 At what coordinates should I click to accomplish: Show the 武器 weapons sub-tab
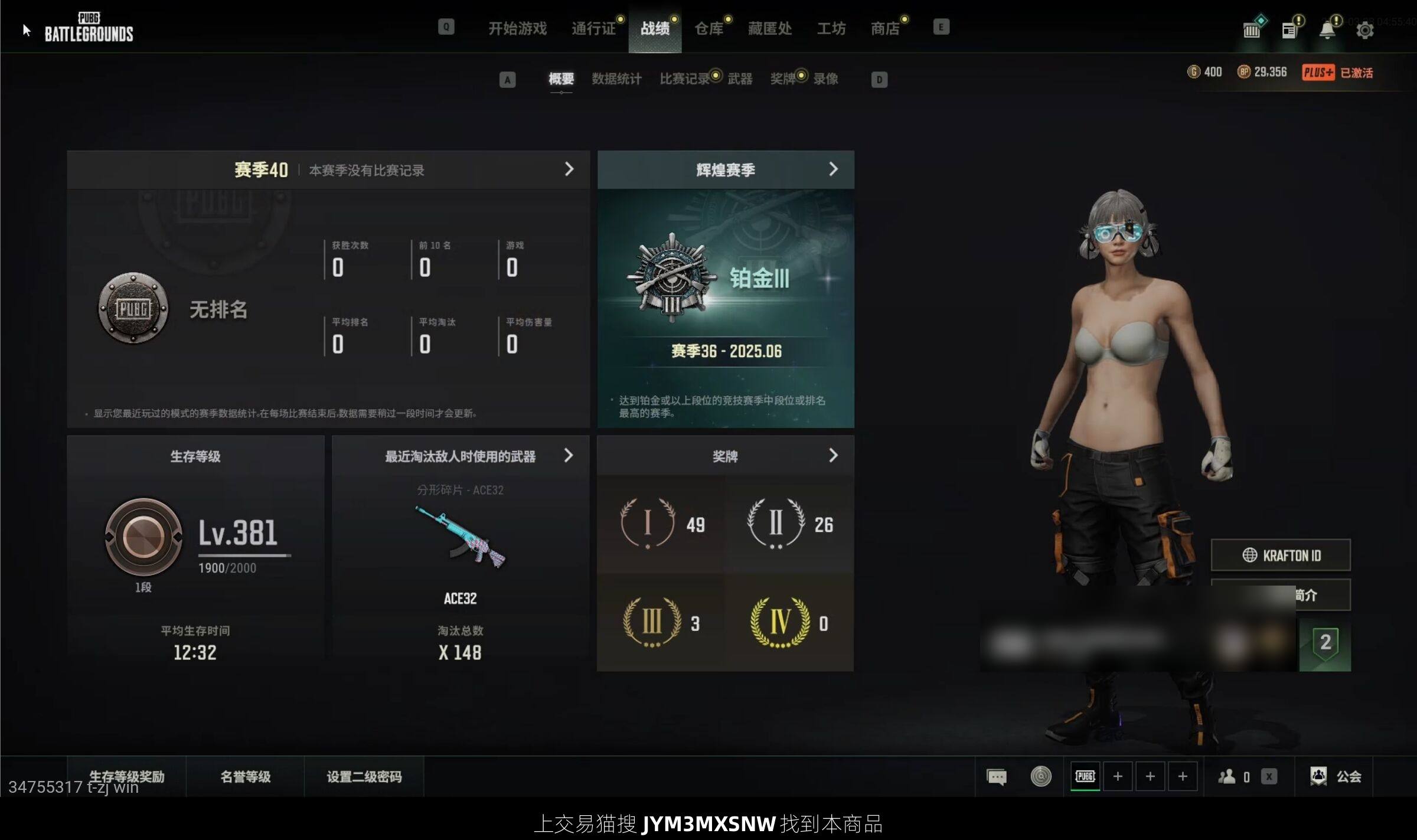click(x=740, y=79)
